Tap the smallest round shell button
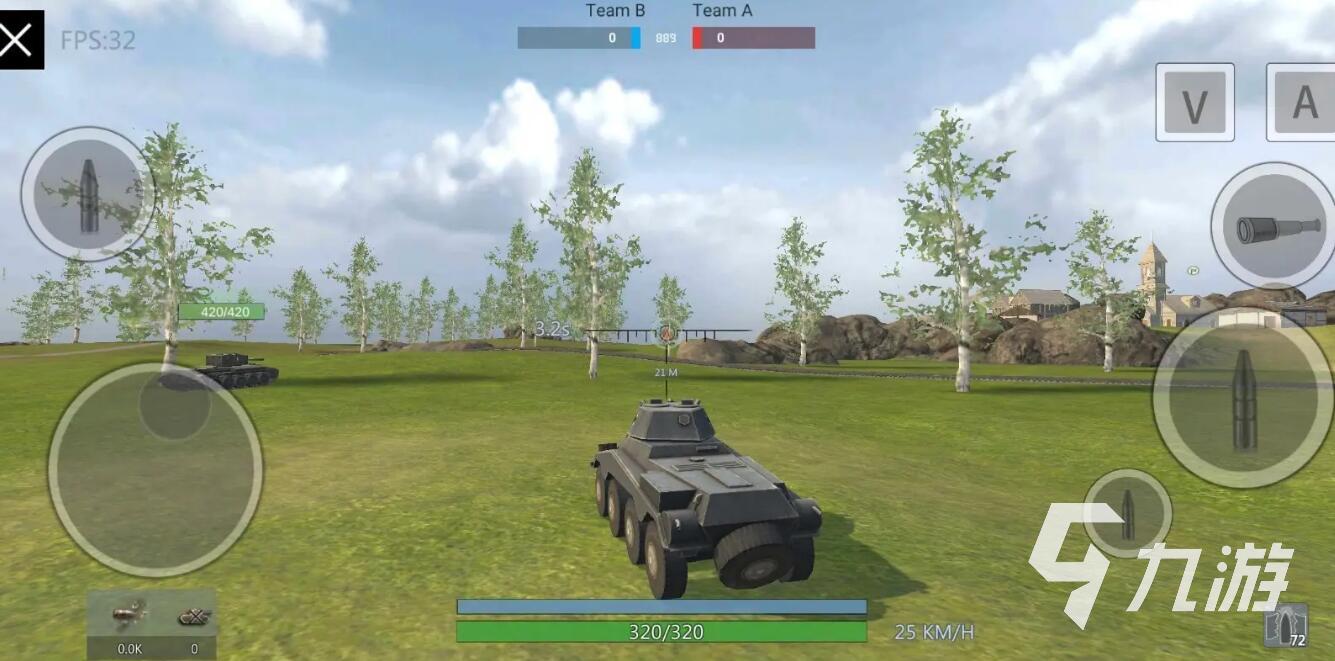1335x661 pixels. coord(1127,512)
